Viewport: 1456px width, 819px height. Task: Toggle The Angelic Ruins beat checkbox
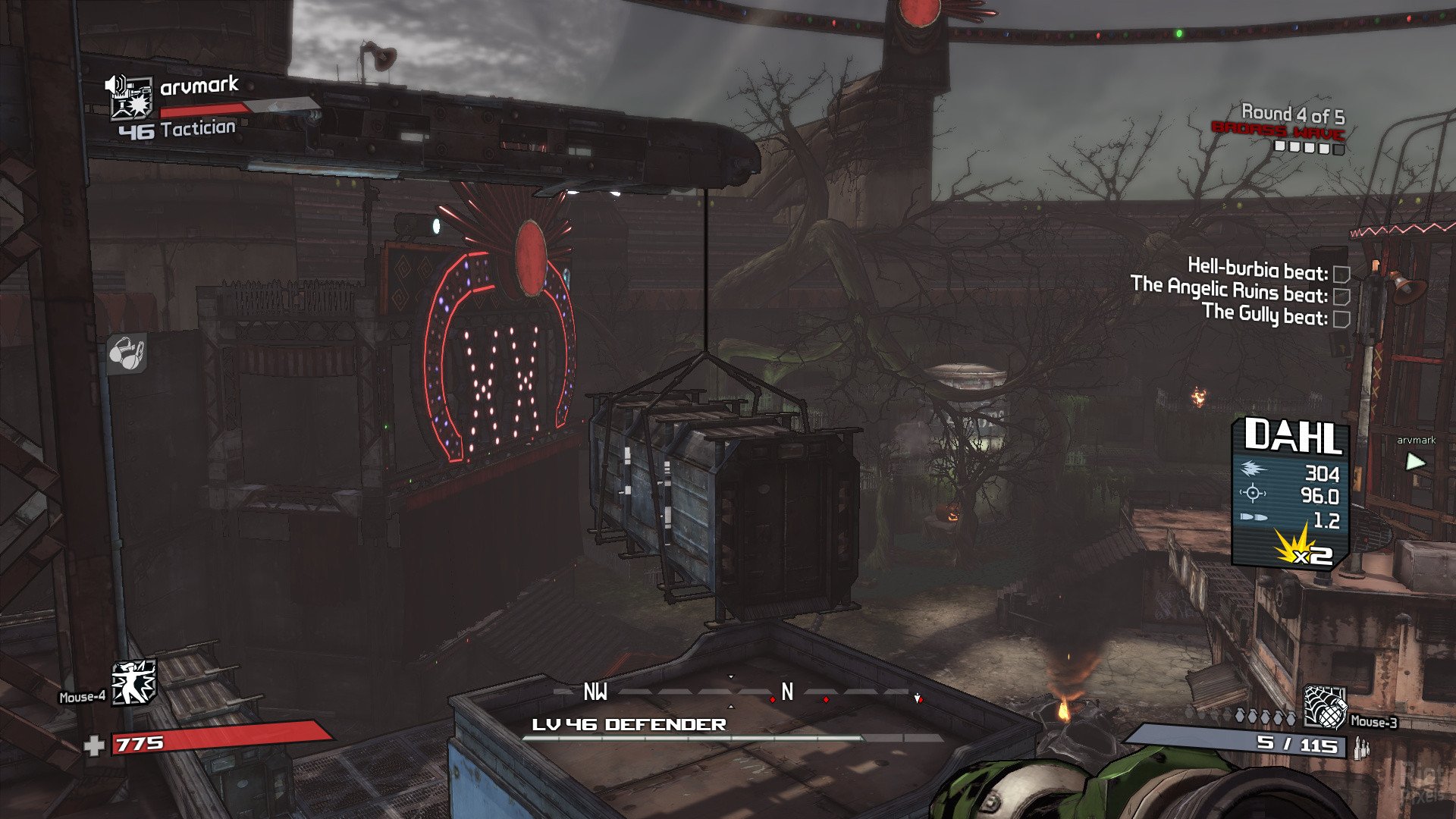[x=1341, y=297]
